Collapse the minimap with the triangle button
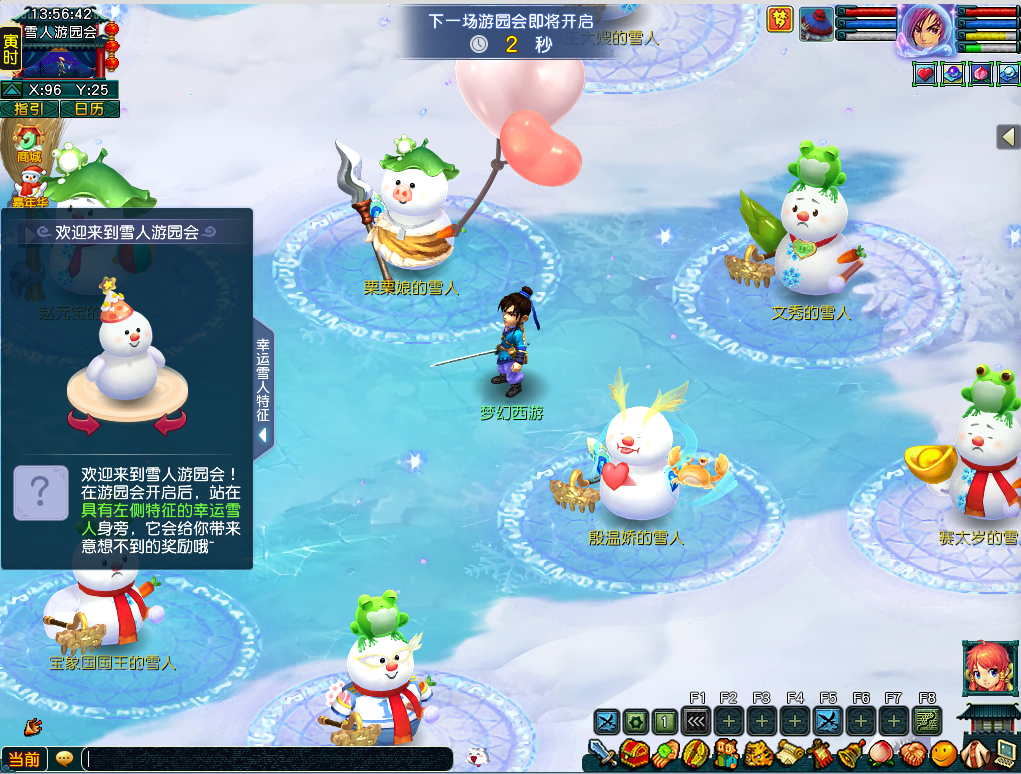The image size is (1021, 774). pyautogui.click(x=11, y=90)
